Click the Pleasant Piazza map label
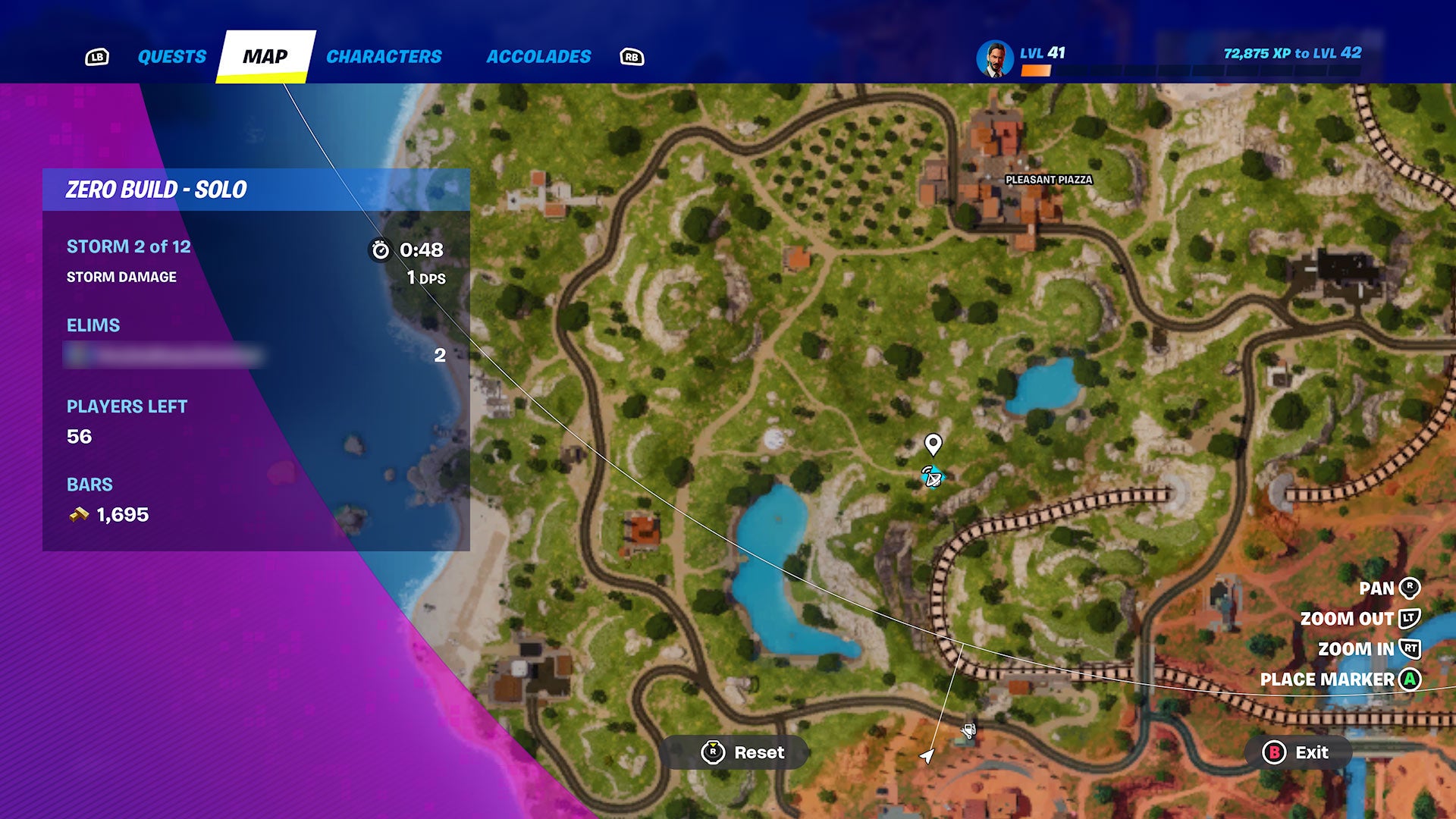The width and height of the screenshot is (1456, 819). (x=1050, y=180)
